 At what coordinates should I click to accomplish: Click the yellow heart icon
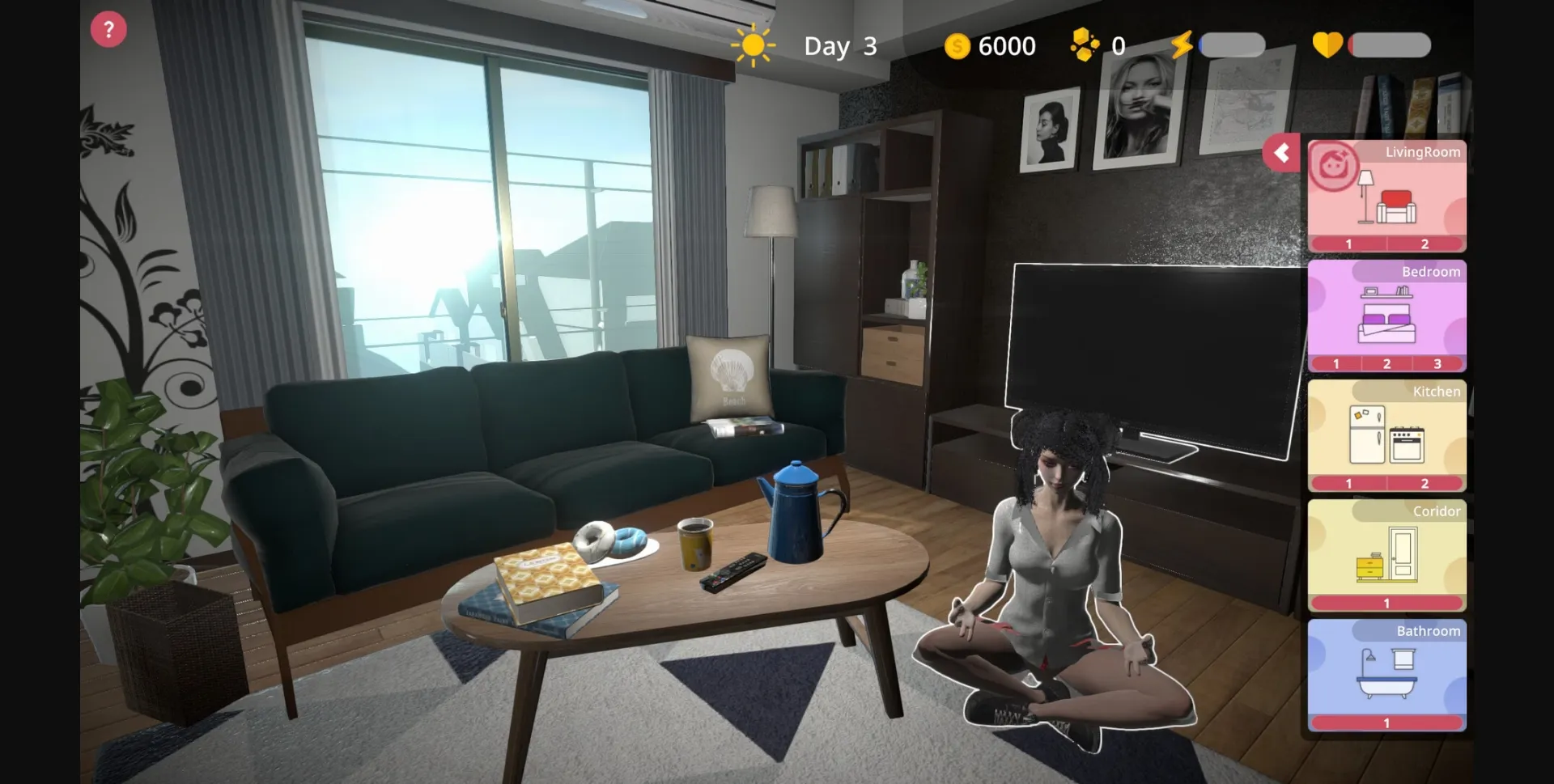[1329, 45]
